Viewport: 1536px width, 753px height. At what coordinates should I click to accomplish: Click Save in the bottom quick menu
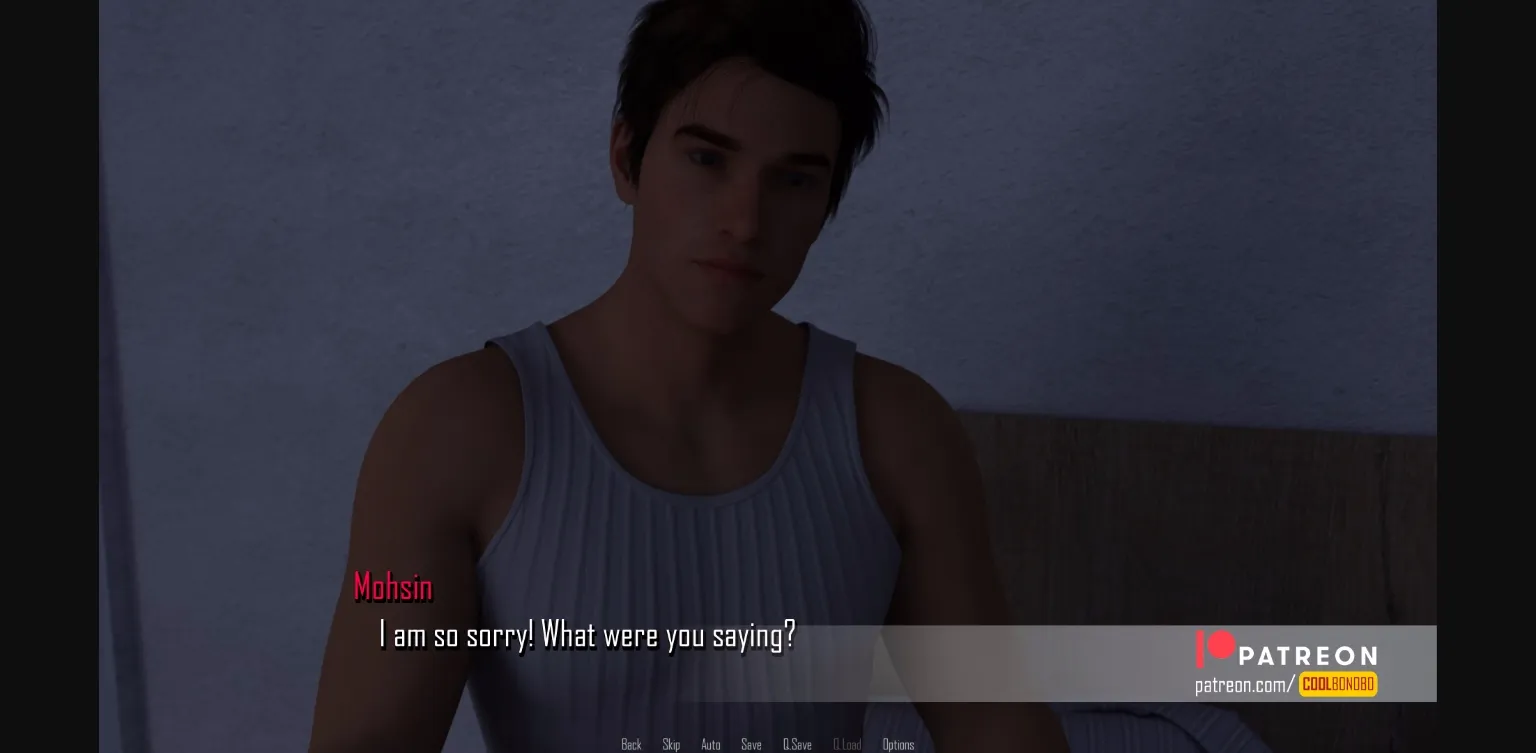(x=751, y=744)
